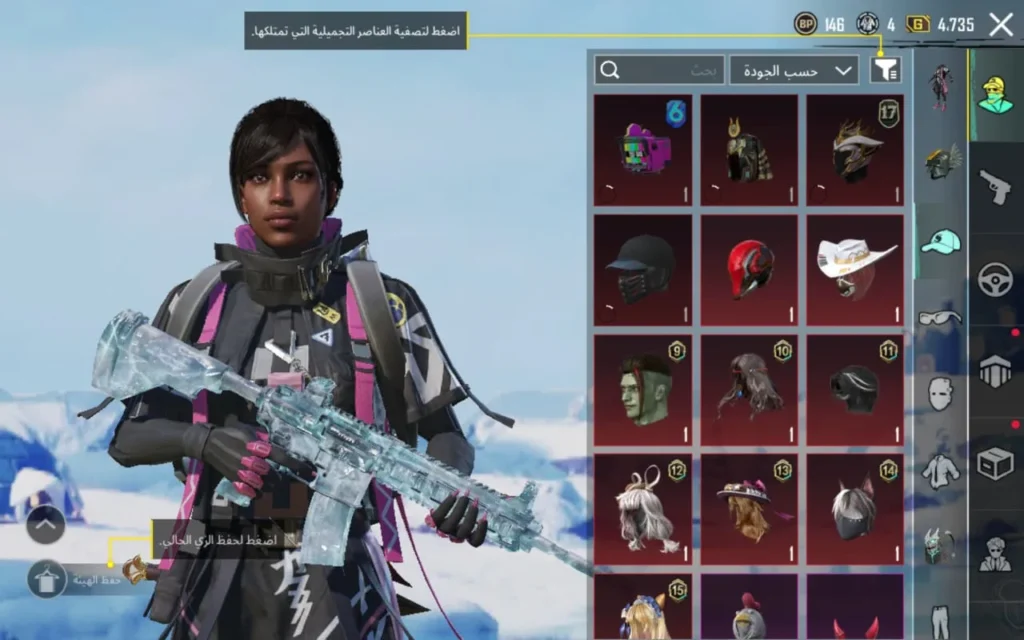Click the save look hanger button
This screenshot has width=1024, height=640.
point(46,578)
